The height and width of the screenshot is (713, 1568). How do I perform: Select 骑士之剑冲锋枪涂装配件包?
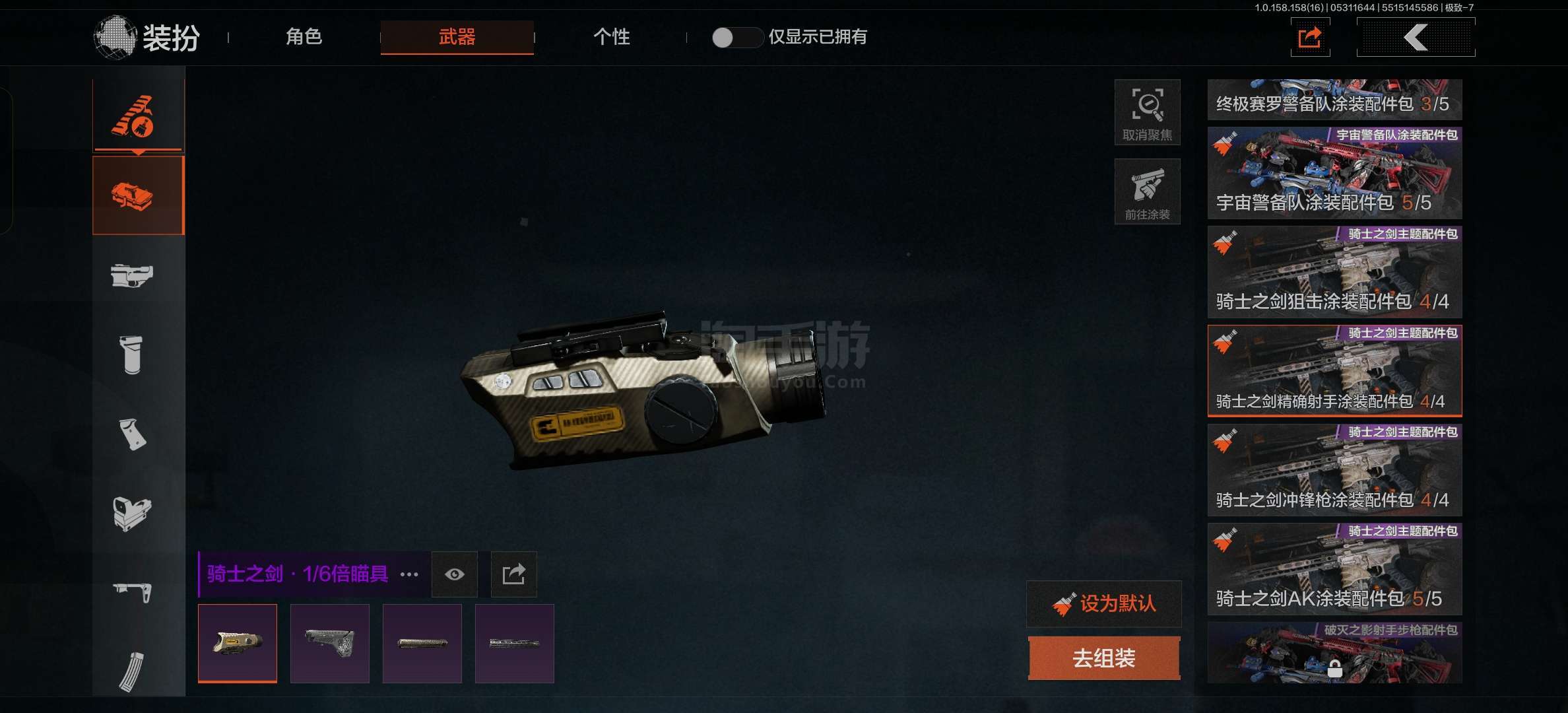point(1334,470)
